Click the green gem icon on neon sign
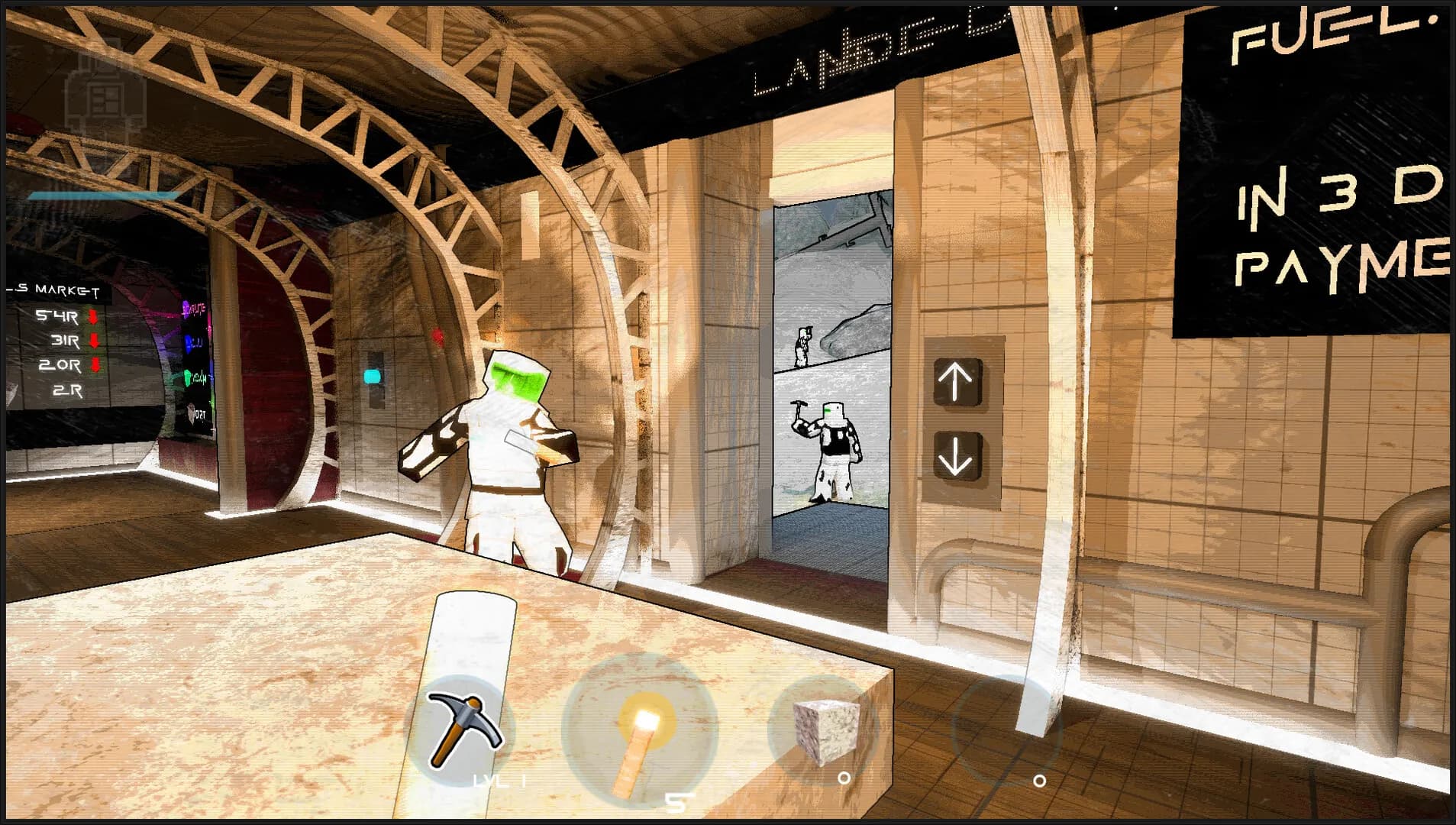This screenshot has width=1456, height=825. tap(188, 380)
